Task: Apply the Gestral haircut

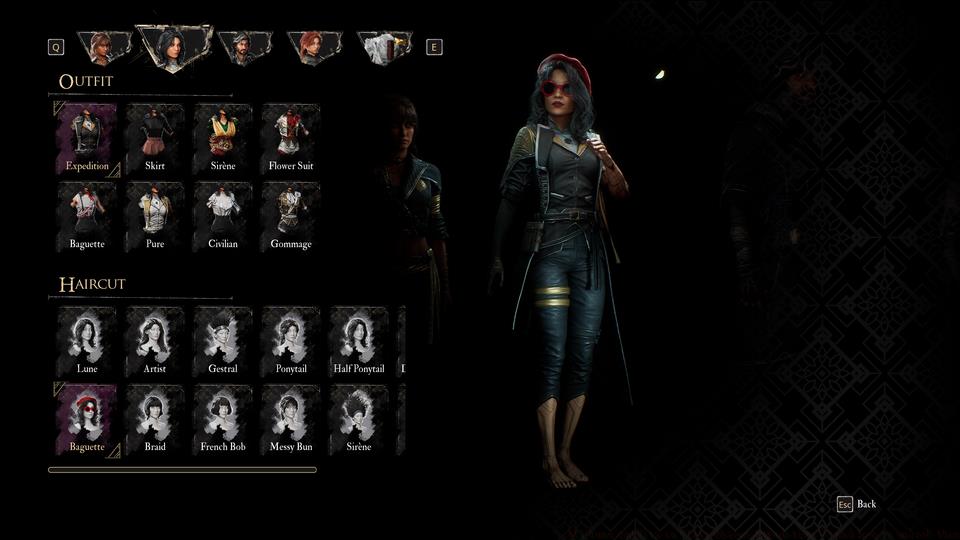Action: [223, 341]
